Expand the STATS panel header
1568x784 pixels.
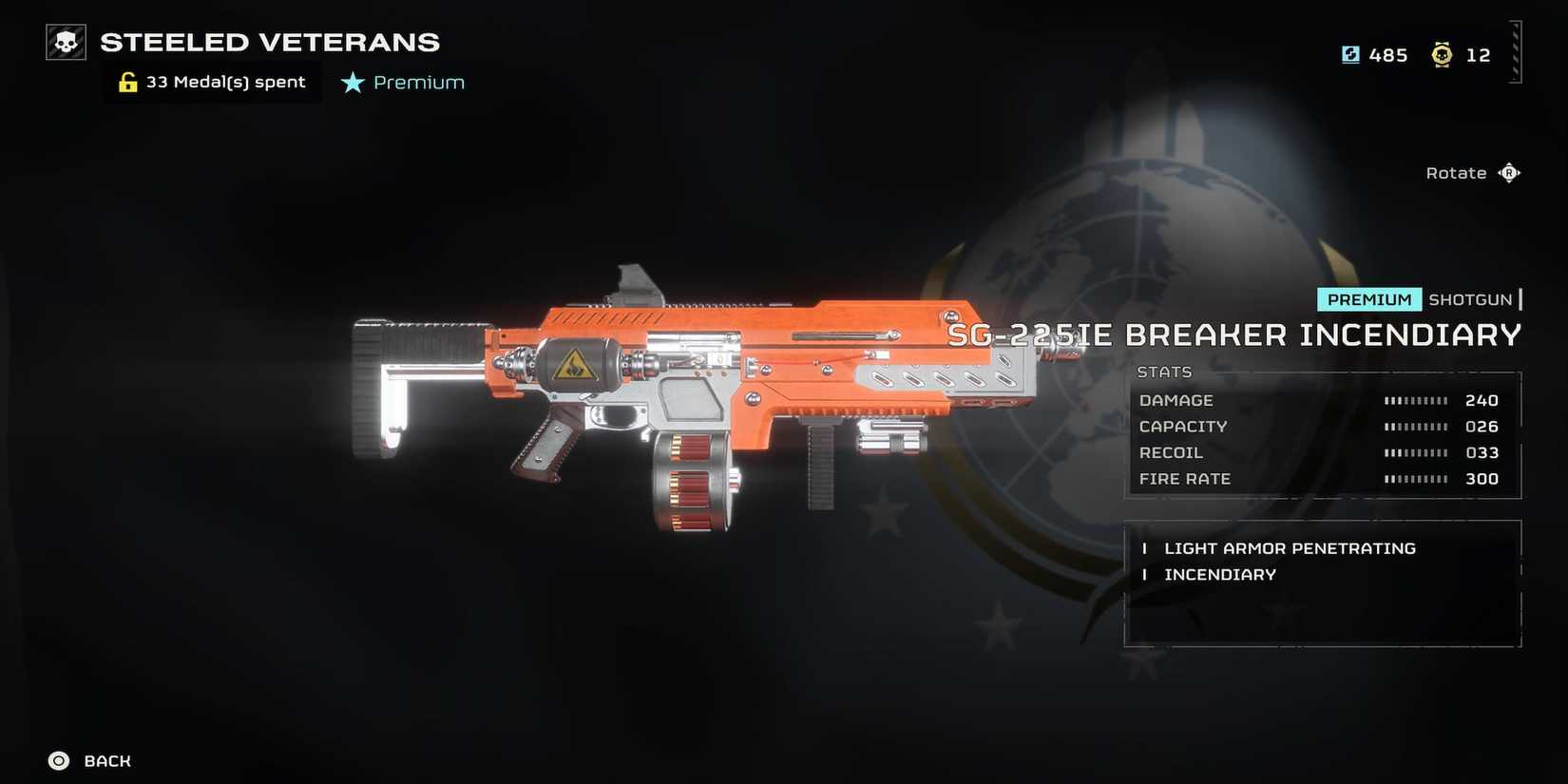(1165, 372)
